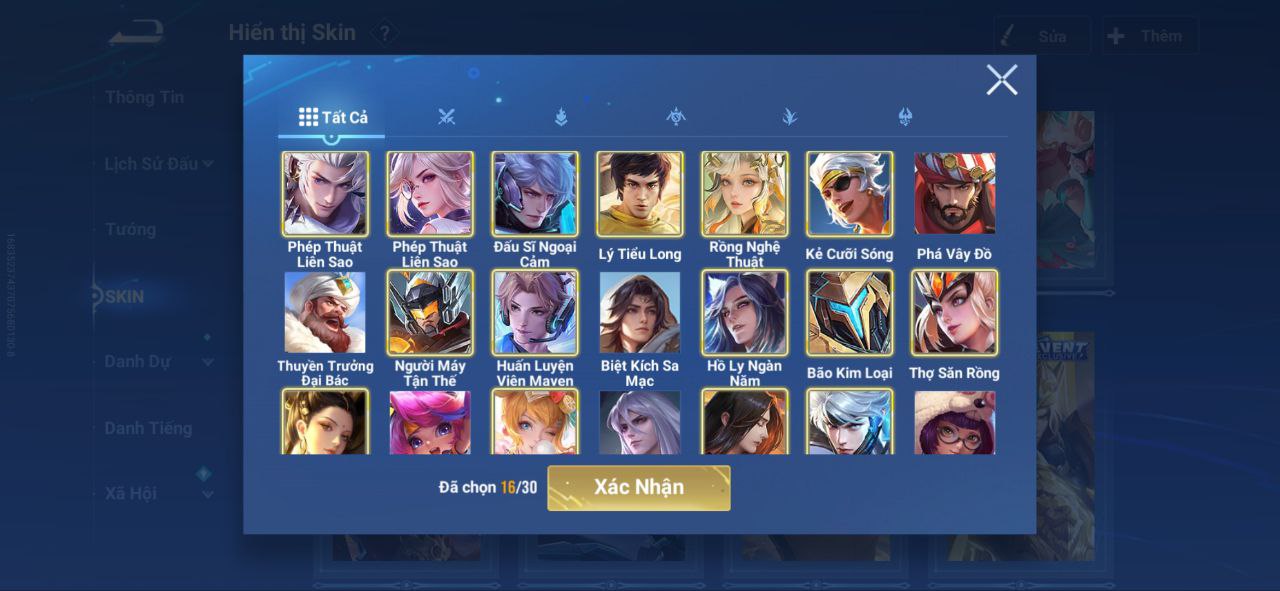Pick the Biệt Kích Sa Mạc skin
The width and height of the screenshot is (1280, 591).
click(x=639, y=313)
